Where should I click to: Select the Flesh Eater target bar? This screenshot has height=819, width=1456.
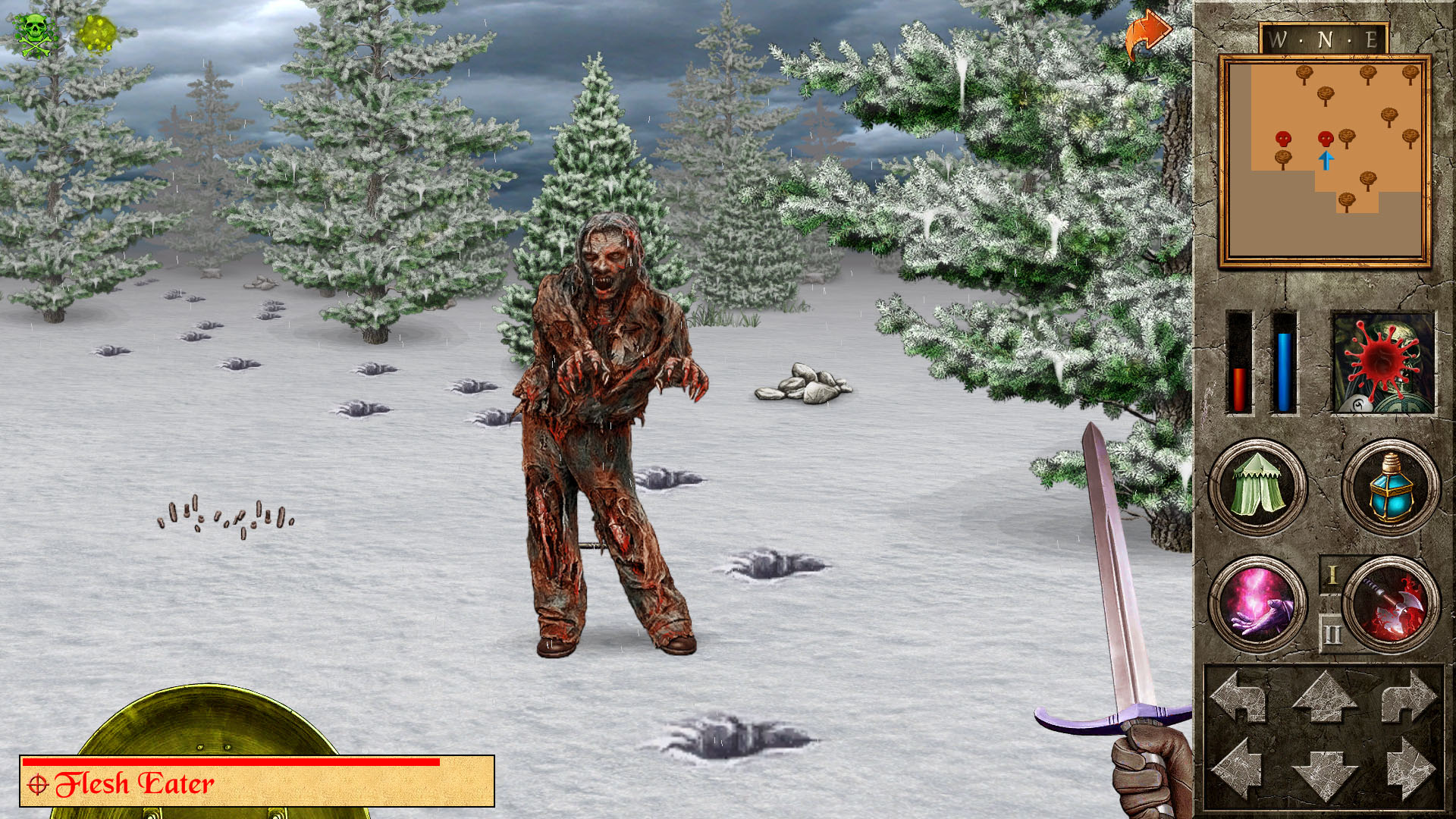[257, 781]
